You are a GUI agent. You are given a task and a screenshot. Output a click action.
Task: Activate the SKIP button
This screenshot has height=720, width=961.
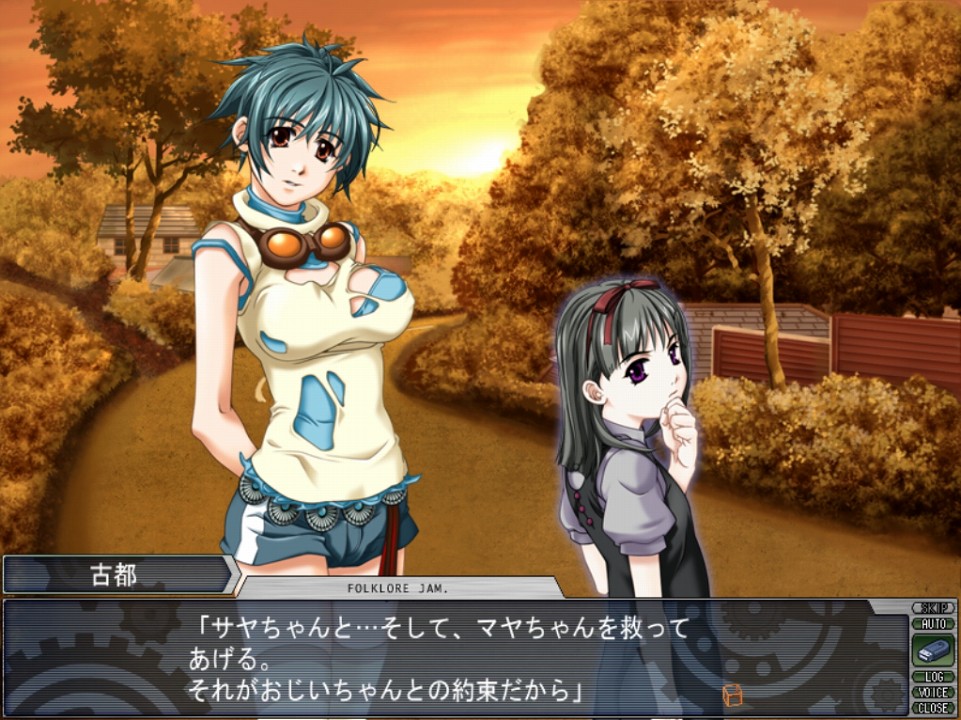point(931,608)
